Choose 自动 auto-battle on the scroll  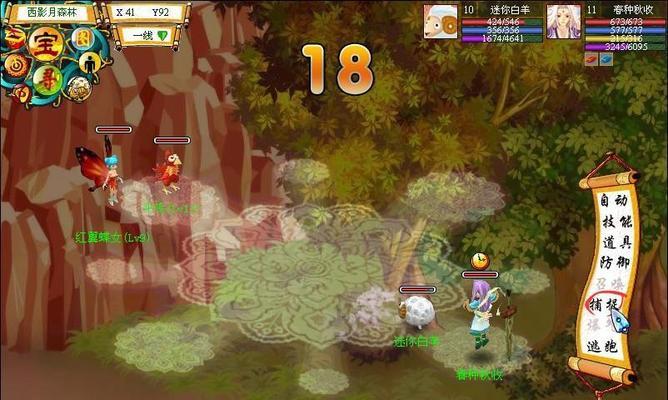[613, 201]
